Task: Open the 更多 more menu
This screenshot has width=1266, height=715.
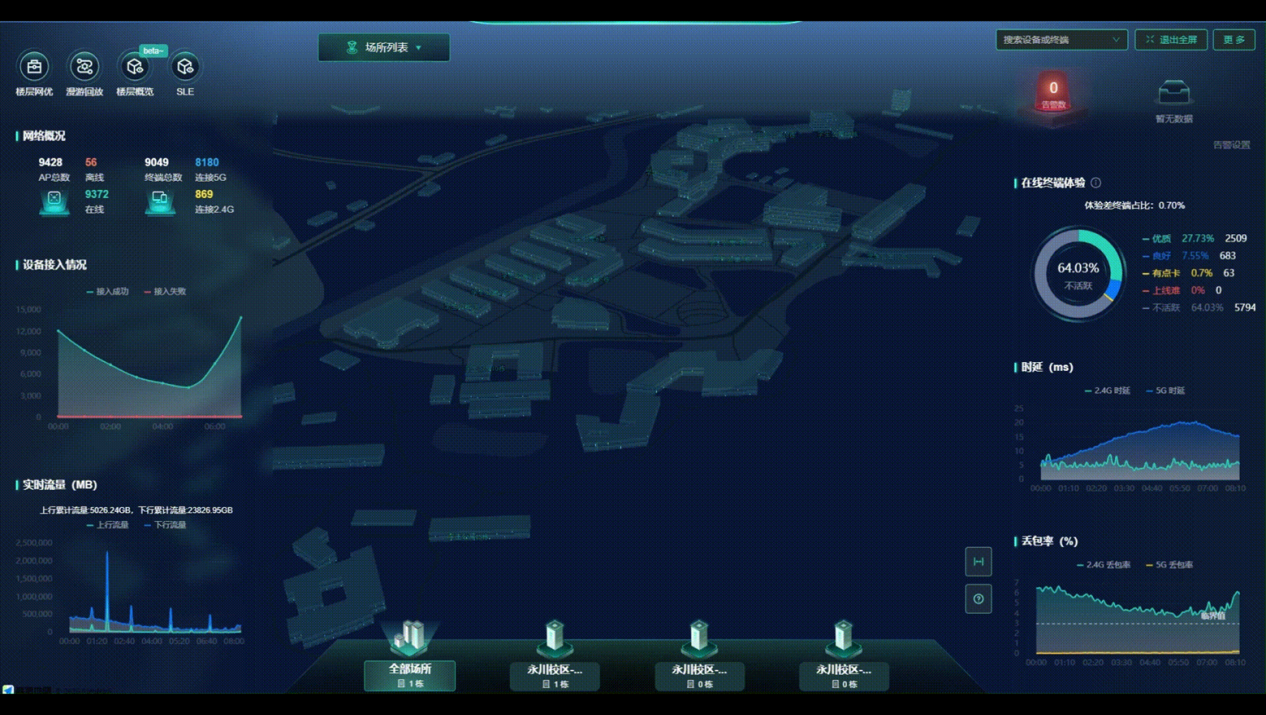Action: click(1234, 40)
